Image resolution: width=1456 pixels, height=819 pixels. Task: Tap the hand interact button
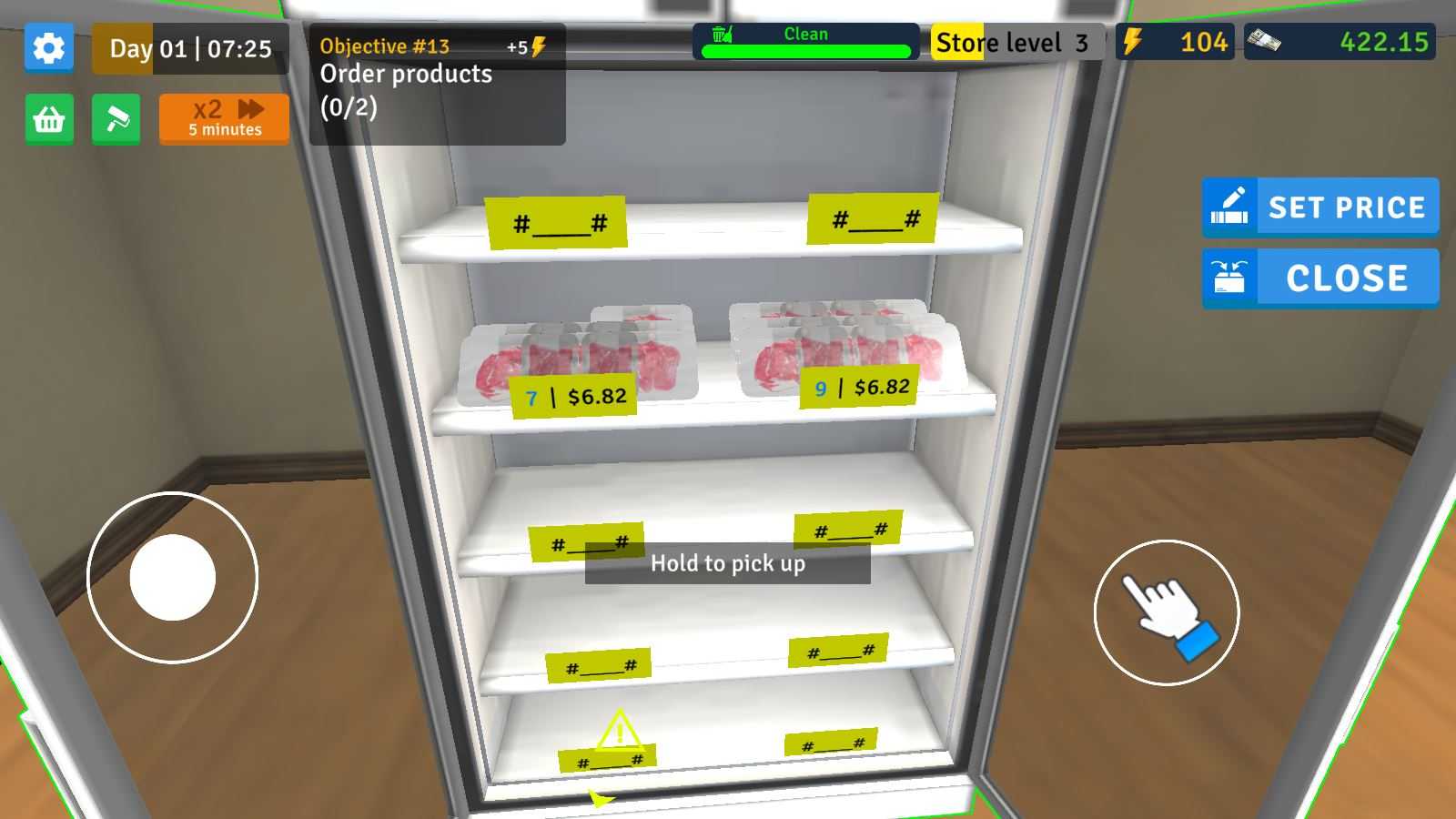(x=1166, y=612)
